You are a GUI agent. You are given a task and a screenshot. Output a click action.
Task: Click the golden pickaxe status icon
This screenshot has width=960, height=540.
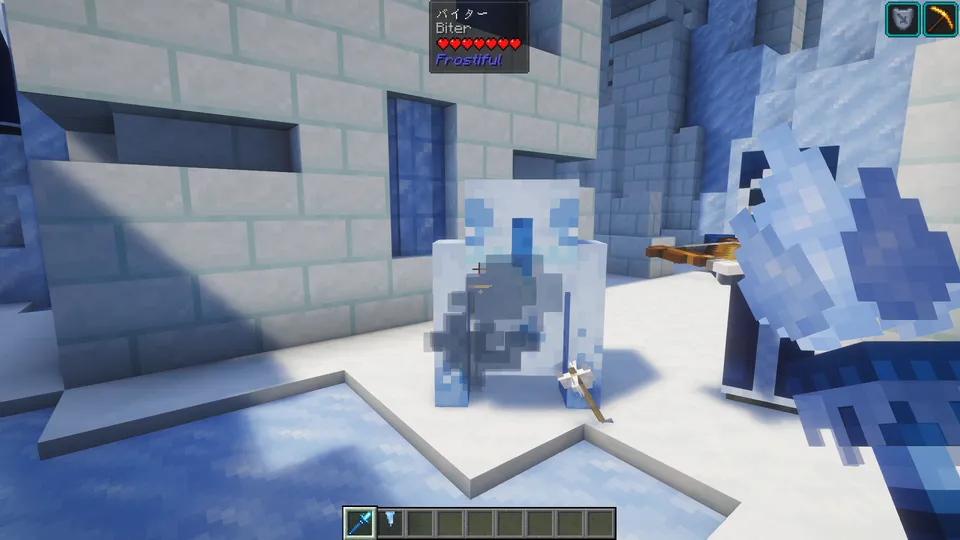click(x=940, y=20)
